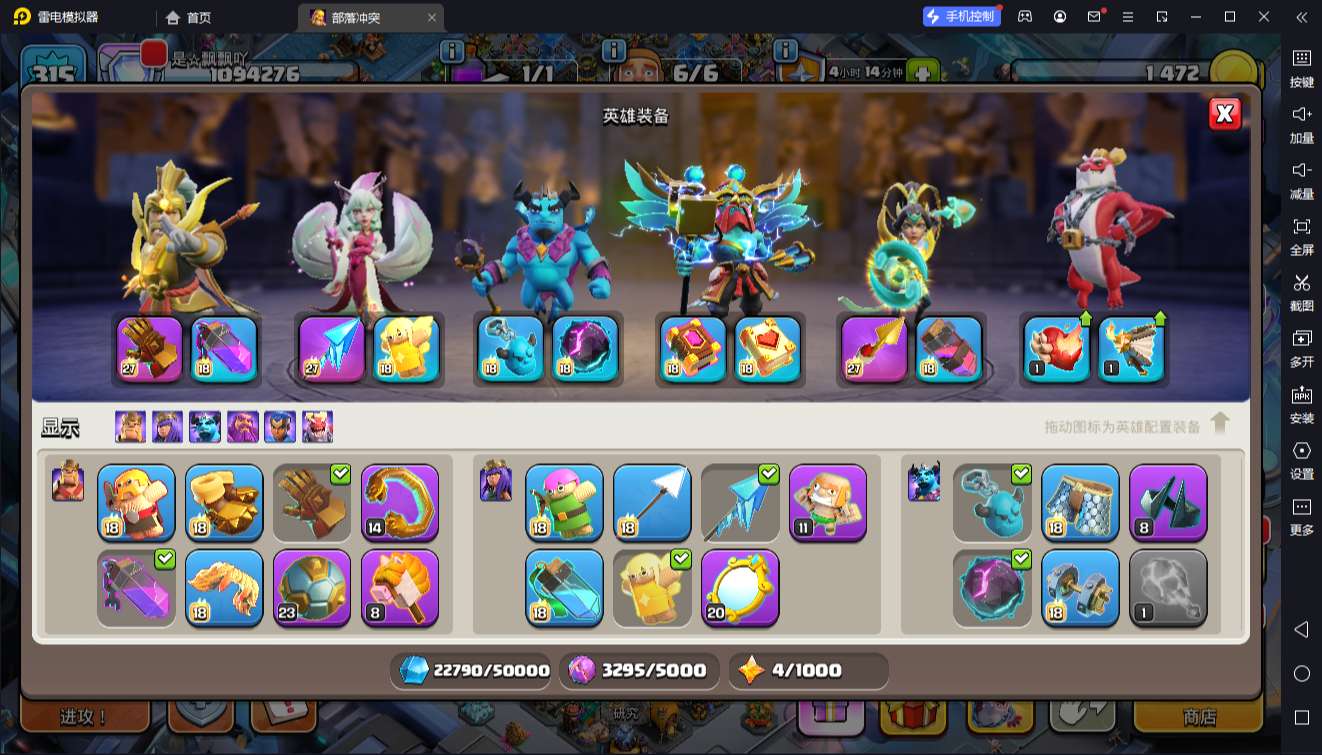Select the Barbarian Puppet equipment
Screen dimensions: 1322x755
click(136, 503)
